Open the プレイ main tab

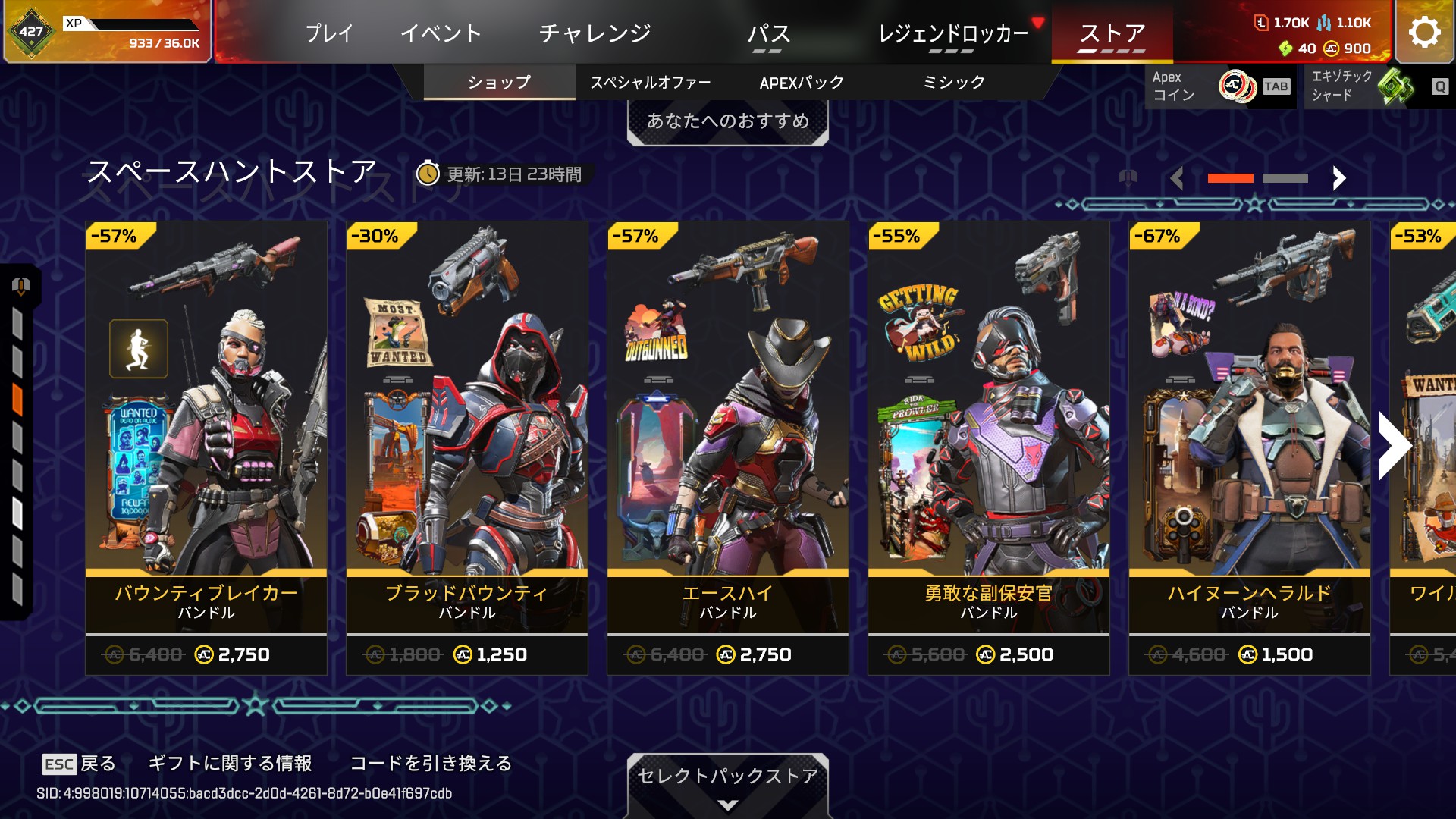coord(329,33)
